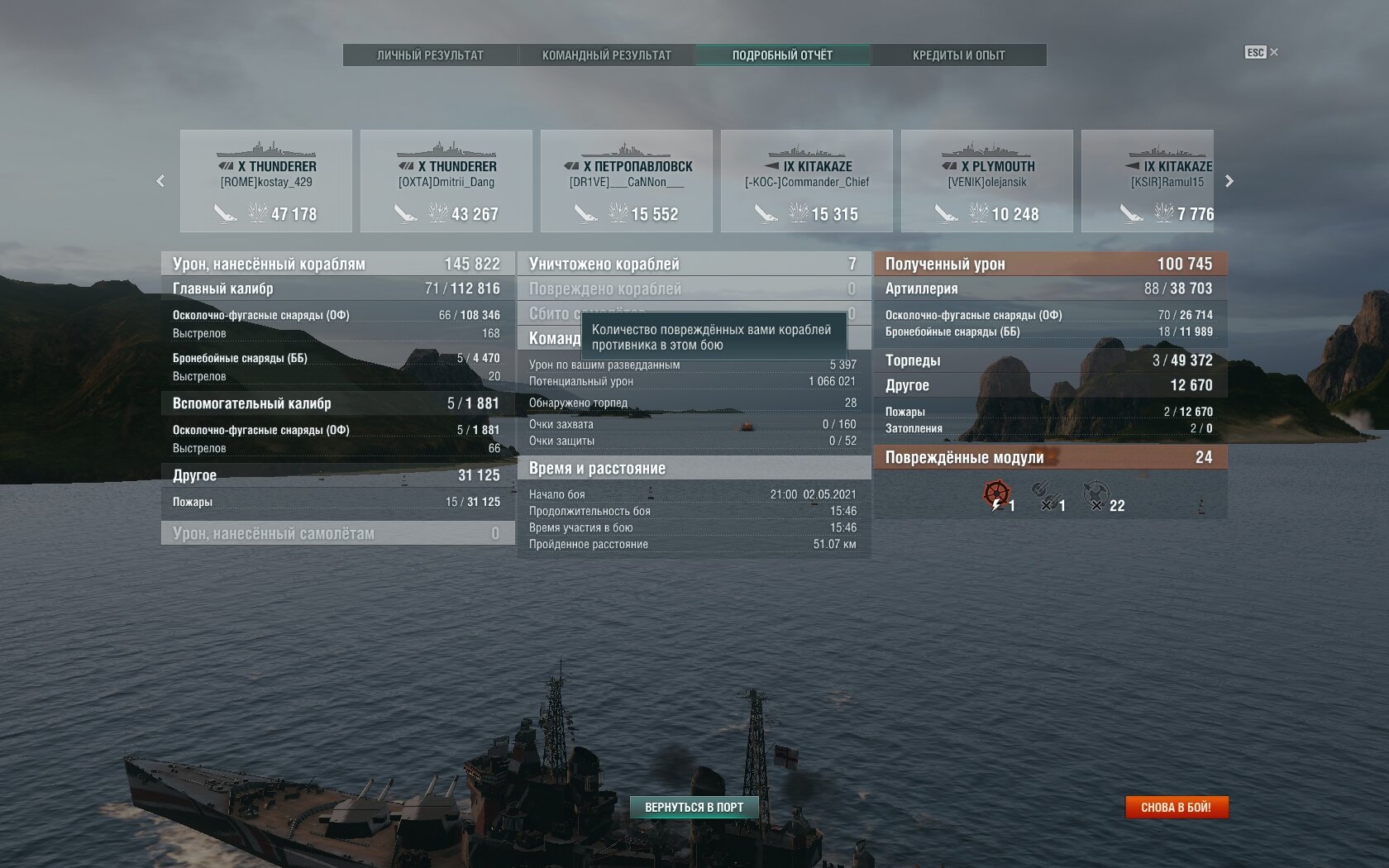Select the Thunderer card of kostay_429

[266, 181]
